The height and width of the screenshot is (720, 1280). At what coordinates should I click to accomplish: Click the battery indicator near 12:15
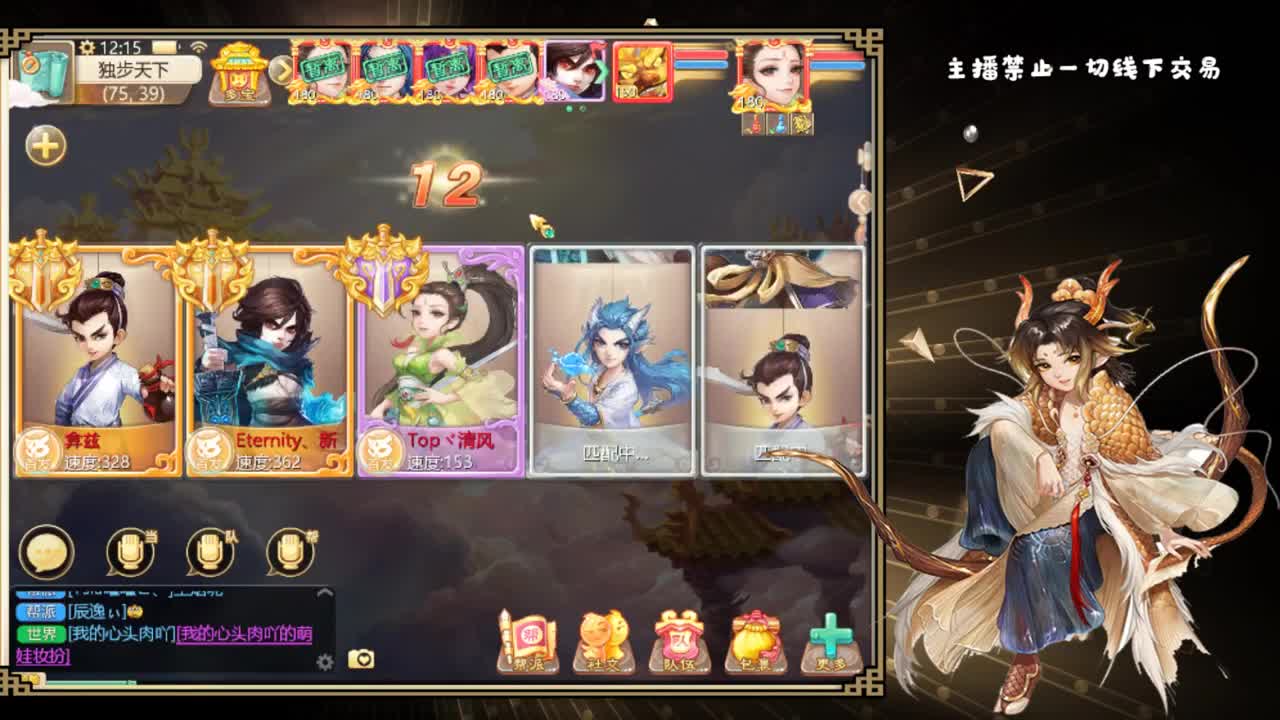pos(166,45)
